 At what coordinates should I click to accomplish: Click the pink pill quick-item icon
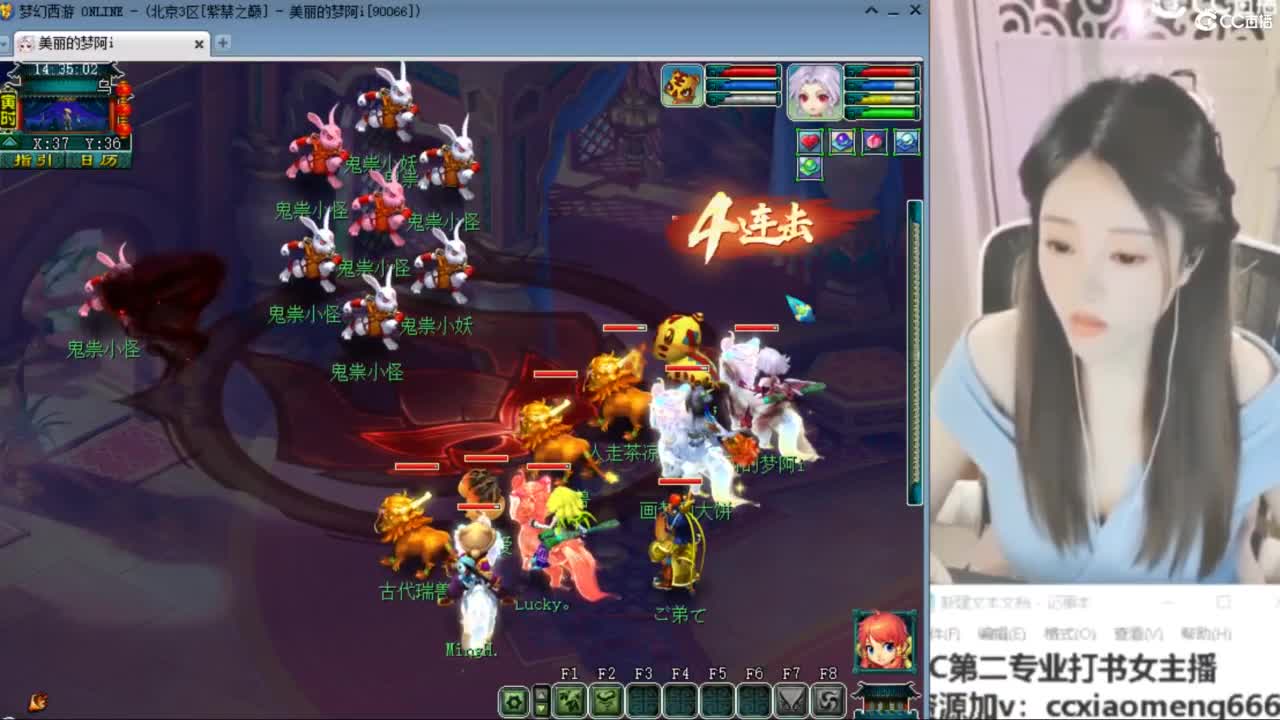click(x=874, y=140)
